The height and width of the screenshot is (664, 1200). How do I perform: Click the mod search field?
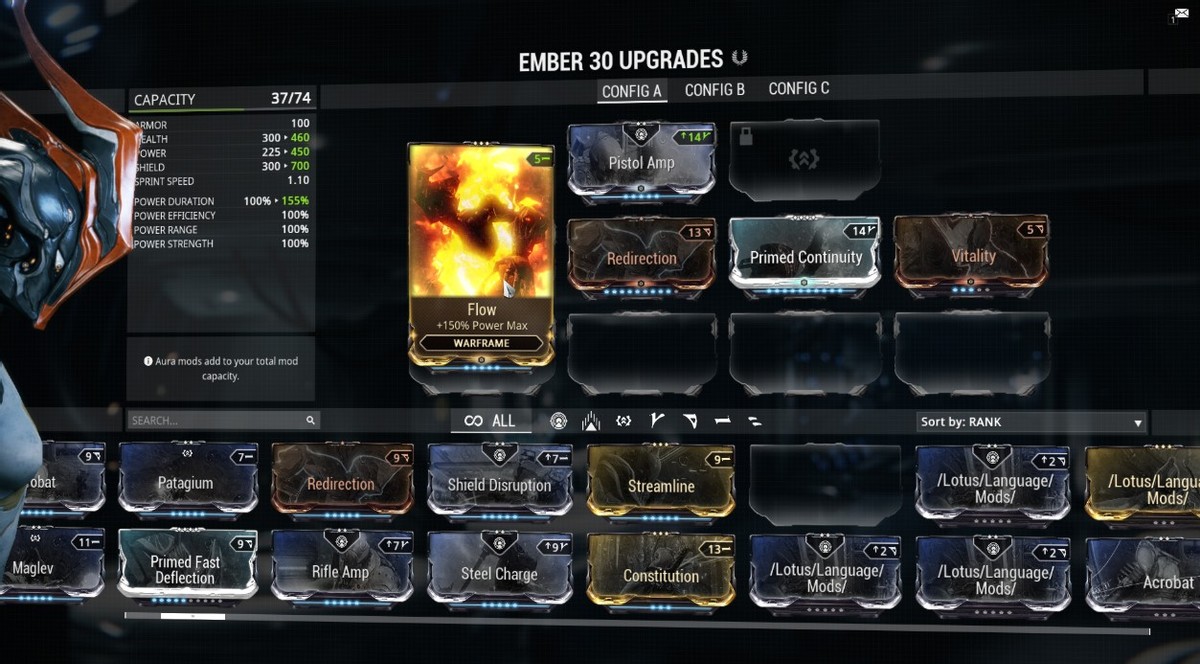(x=218, y=421)
